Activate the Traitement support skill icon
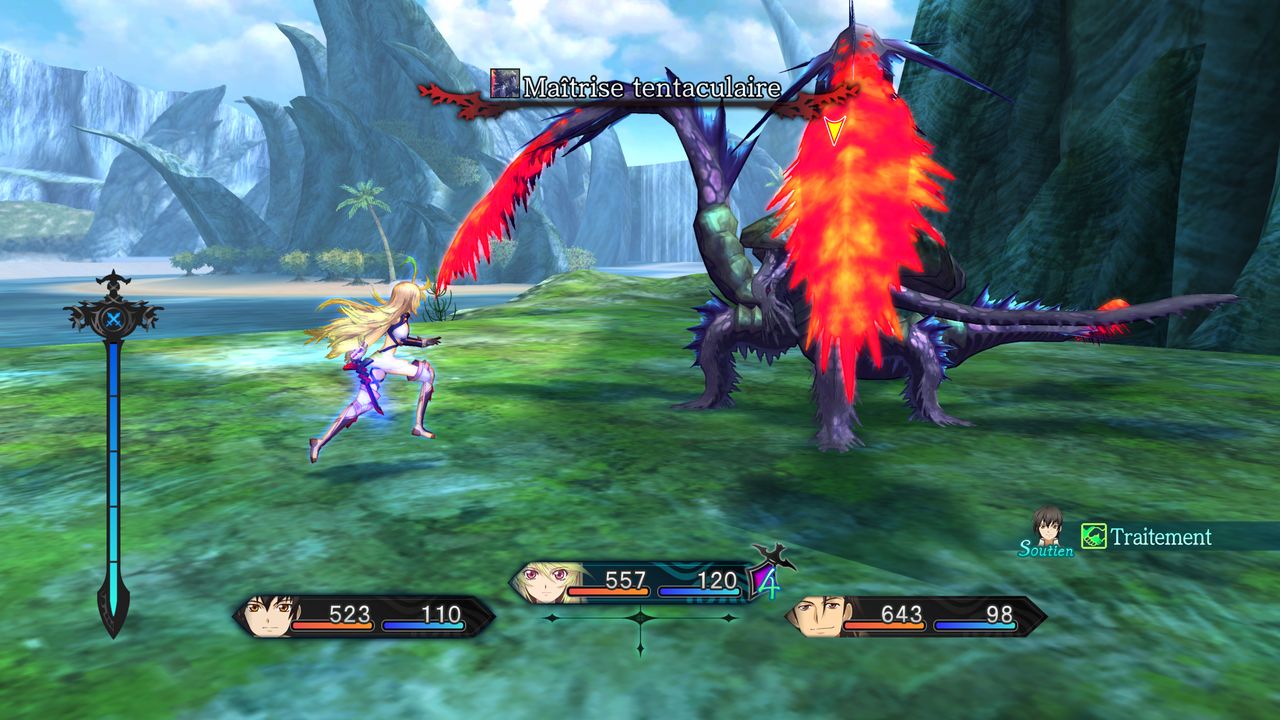This screenshot has width=1280, height=720. click(x=1094, y=537)
